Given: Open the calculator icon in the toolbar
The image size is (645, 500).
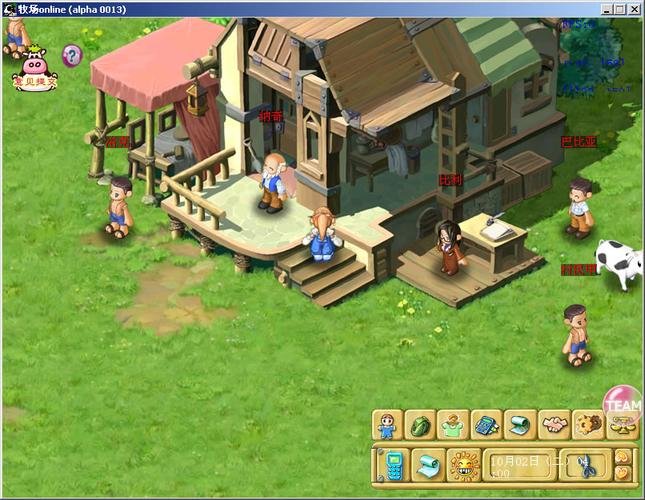Looking at the screenshot, I should click(487, 425).
